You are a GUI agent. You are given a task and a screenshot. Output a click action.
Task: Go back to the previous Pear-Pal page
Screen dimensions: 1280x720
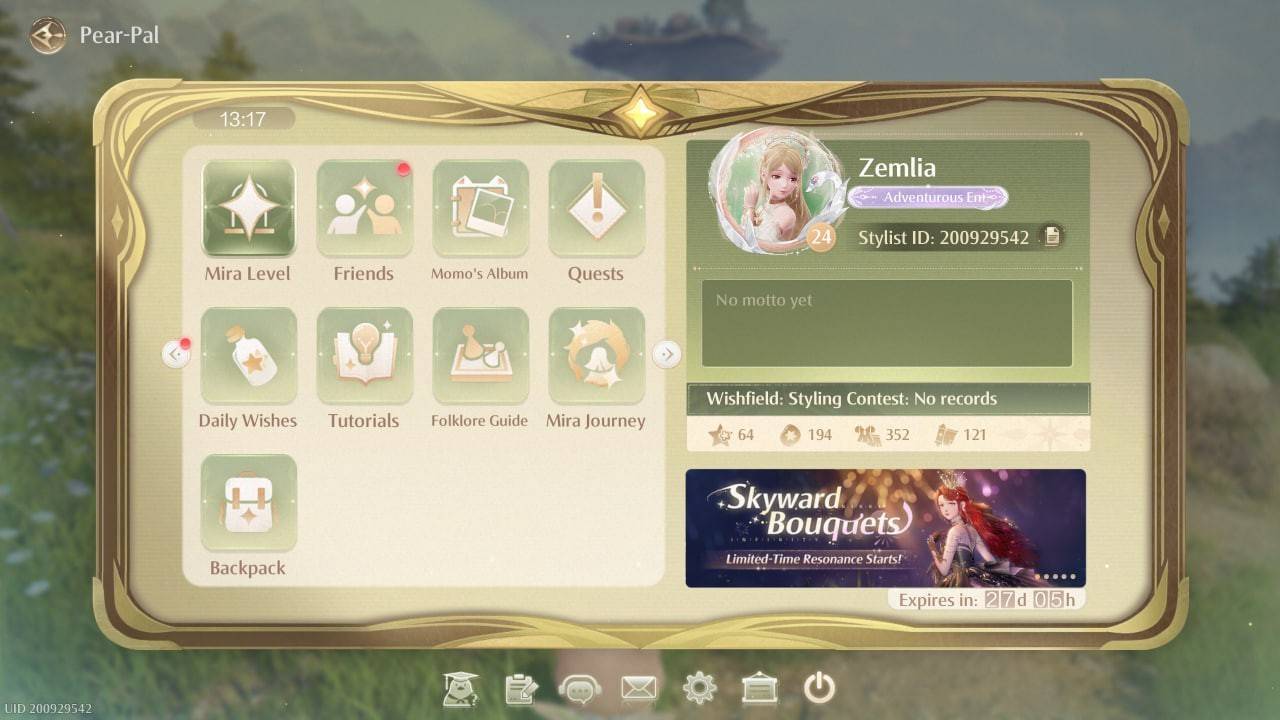click(178, 353)
